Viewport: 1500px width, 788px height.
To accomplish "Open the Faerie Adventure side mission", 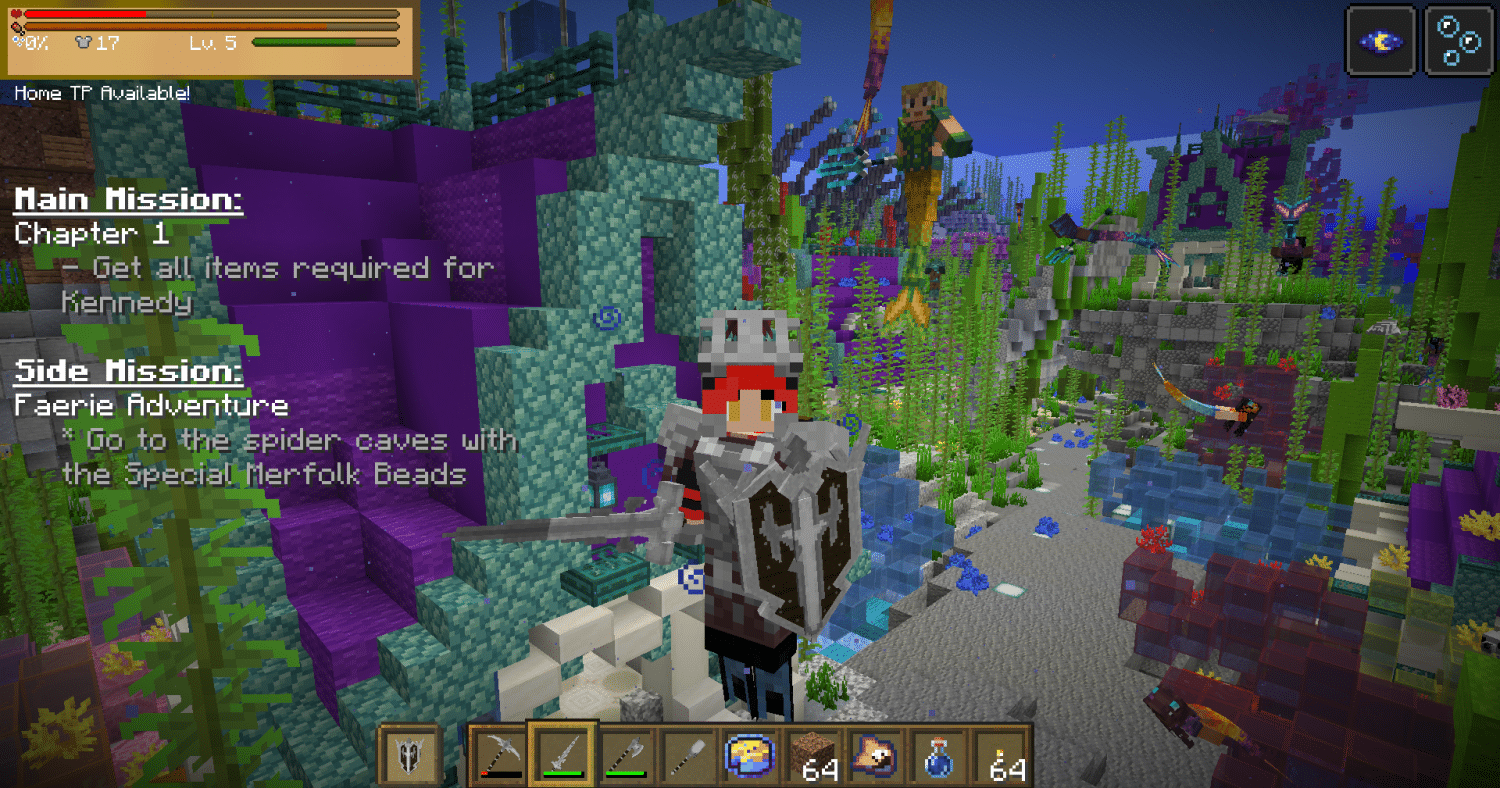I will pyautogui.click(x=151, y=406).
